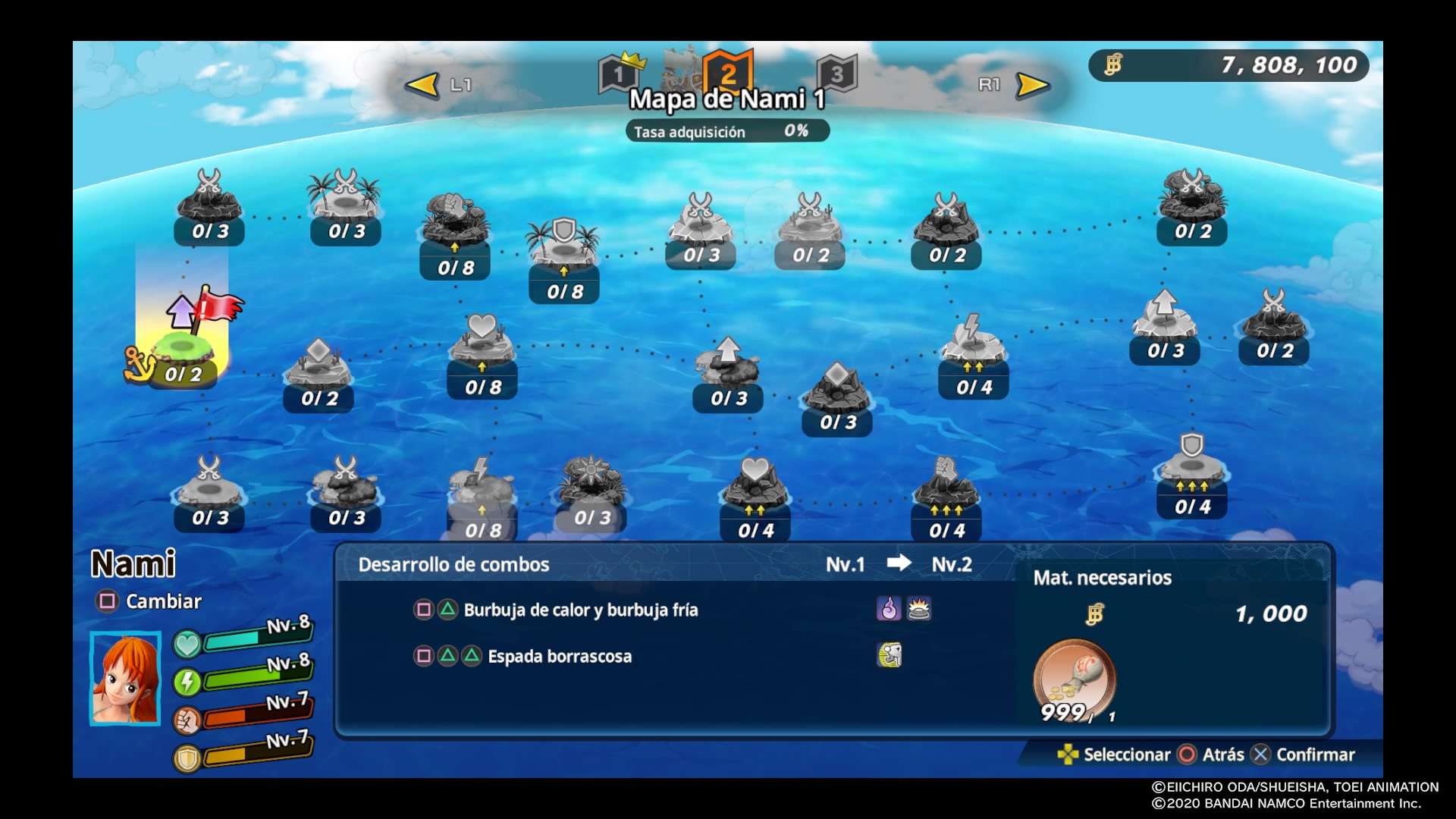Click Nami's character portrait
This screenshot has height=819, width=1456.
click(126, 678)
